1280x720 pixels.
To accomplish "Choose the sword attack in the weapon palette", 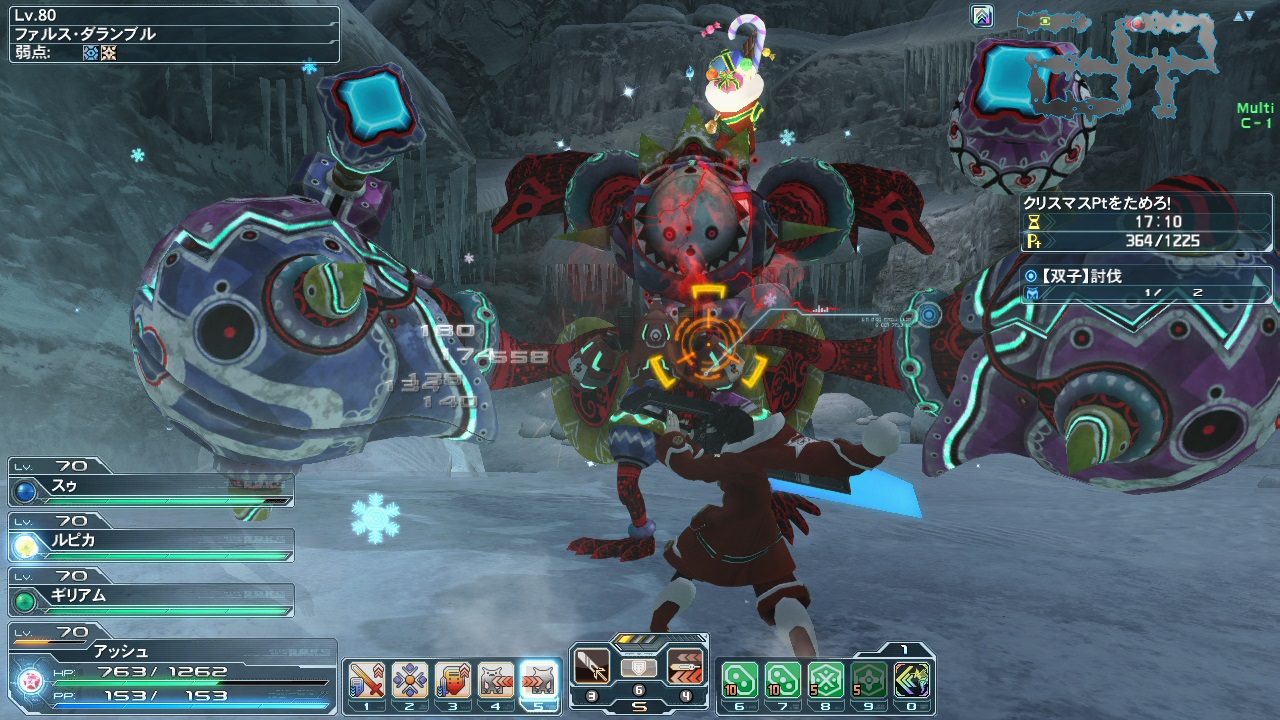I will 592,666.
